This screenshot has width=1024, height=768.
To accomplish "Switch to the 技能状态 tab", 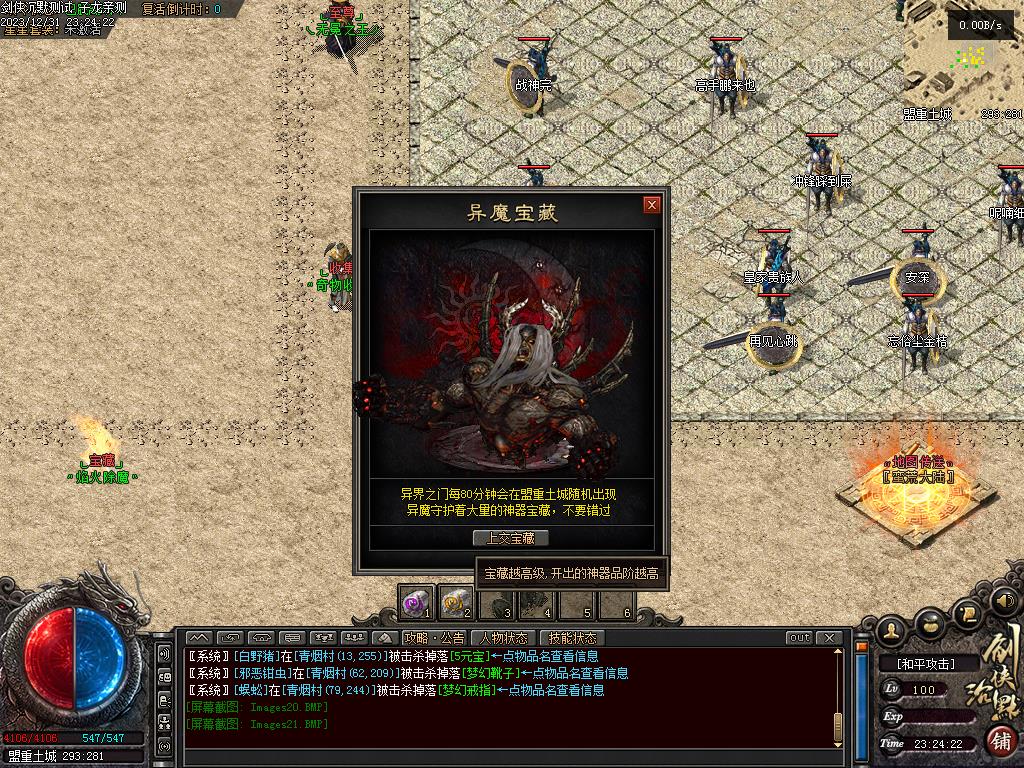I will (572, 638).
